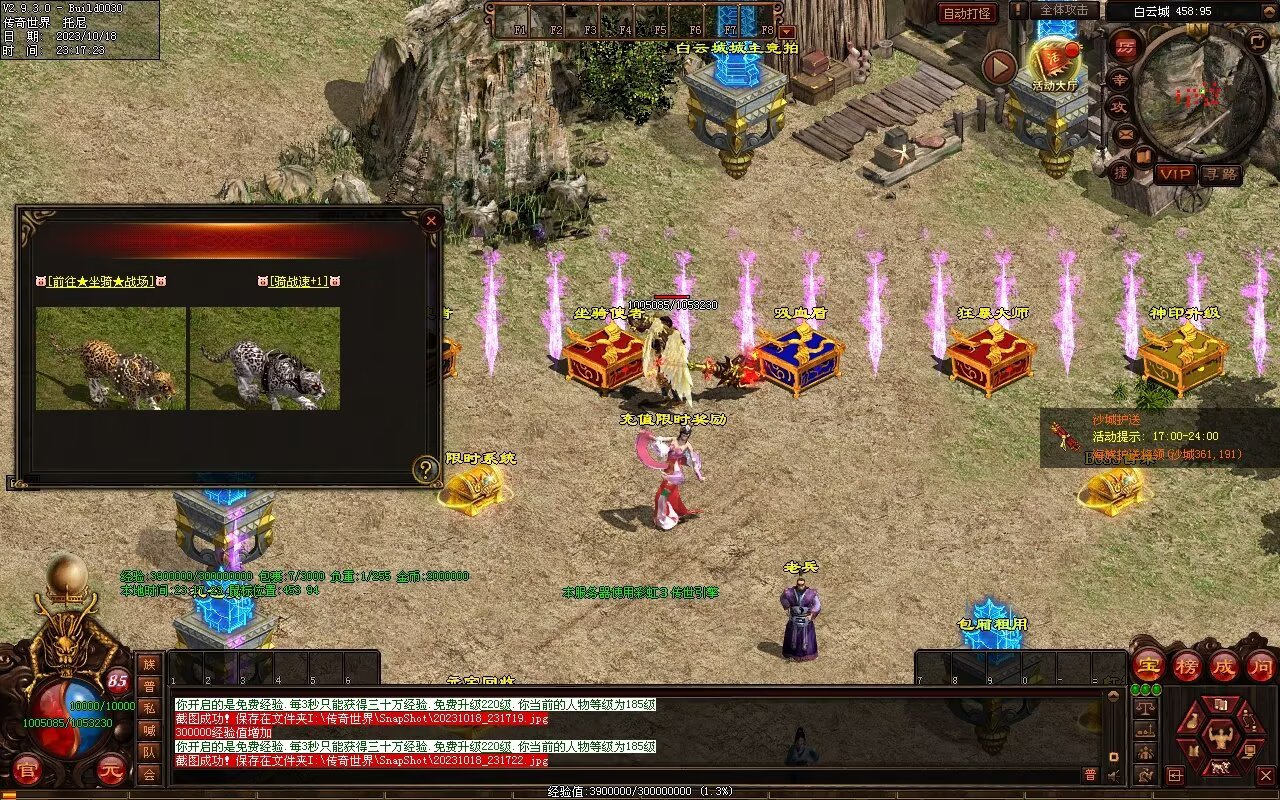Activate the 全体攻击 attack mode button
The image size is (1280, 800).
1064,10
